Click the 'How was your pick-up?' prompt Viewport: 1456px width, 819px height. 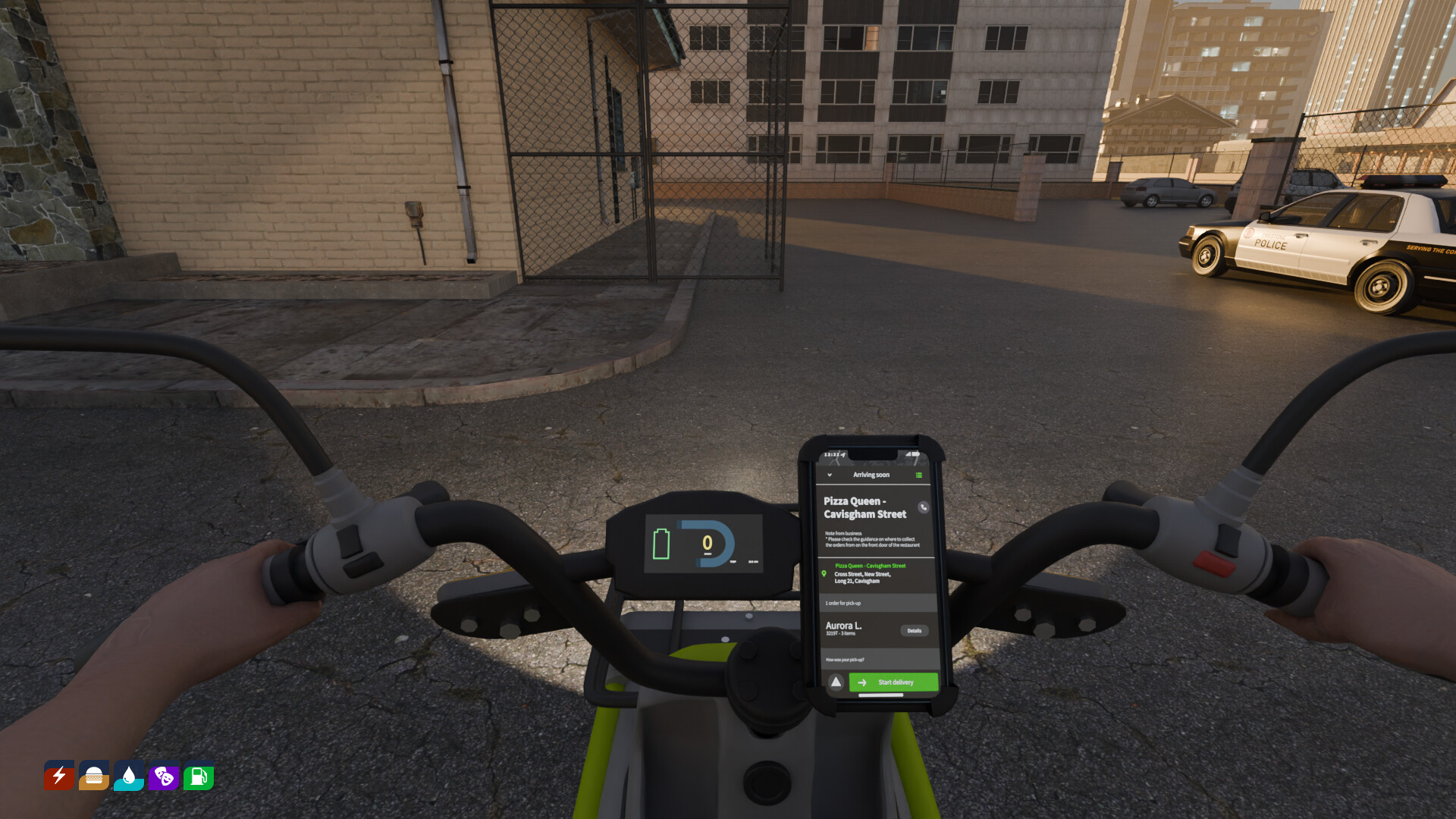click(846, 659)
